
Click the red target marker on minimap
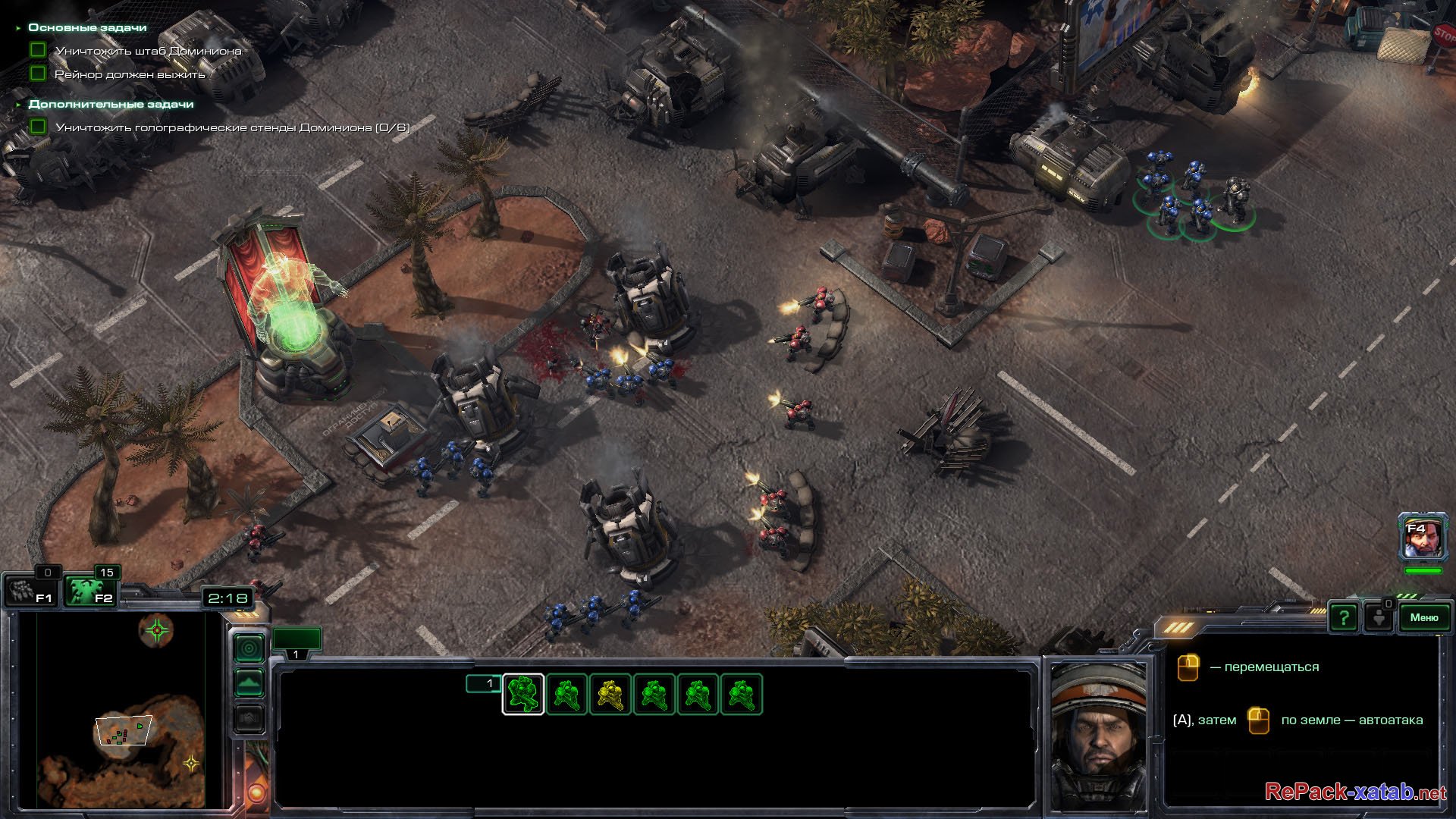coord(157,629)
